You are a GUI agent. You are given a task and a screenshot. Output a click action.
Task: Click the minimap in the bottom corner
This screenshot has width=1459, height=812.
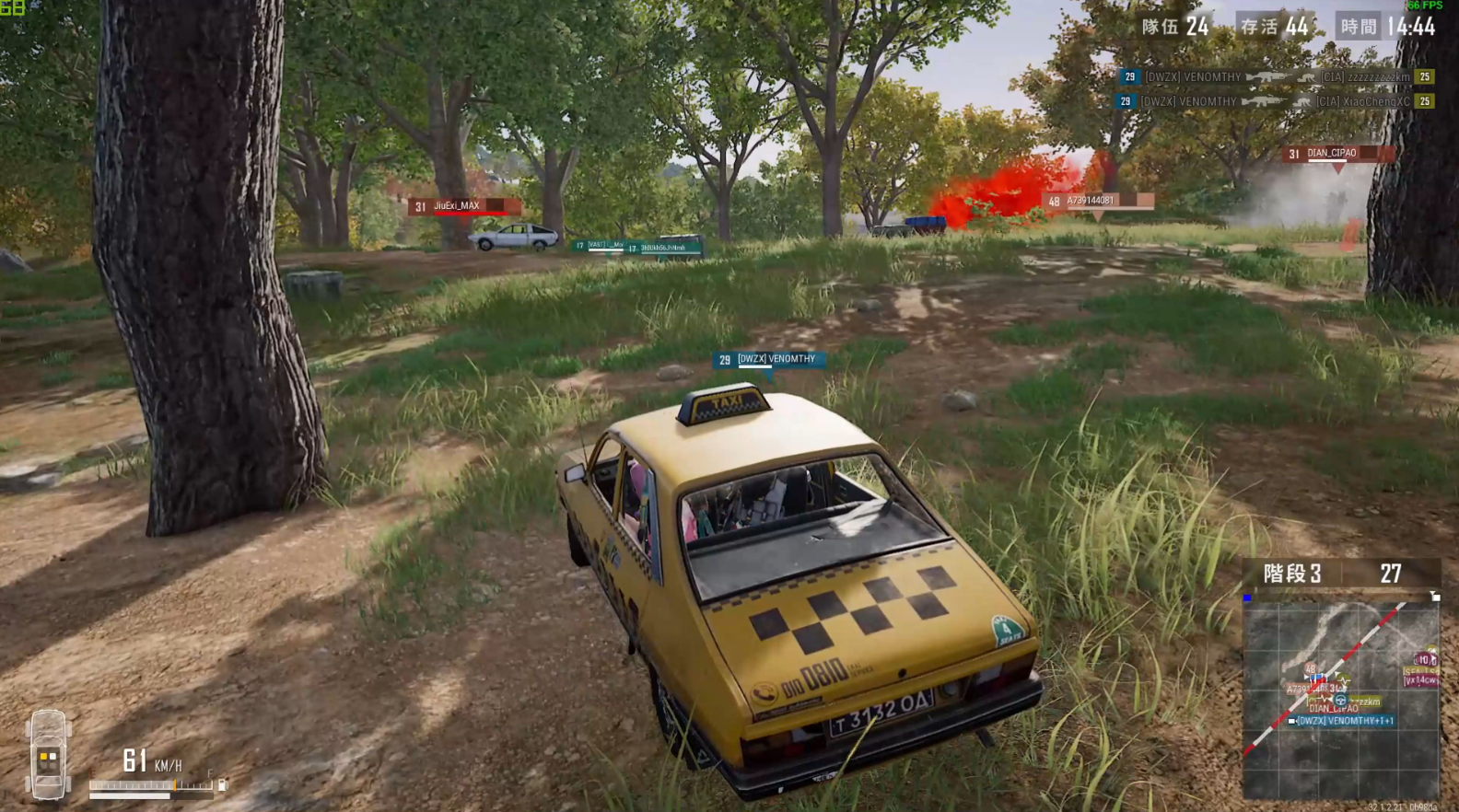pos(1340,698)
